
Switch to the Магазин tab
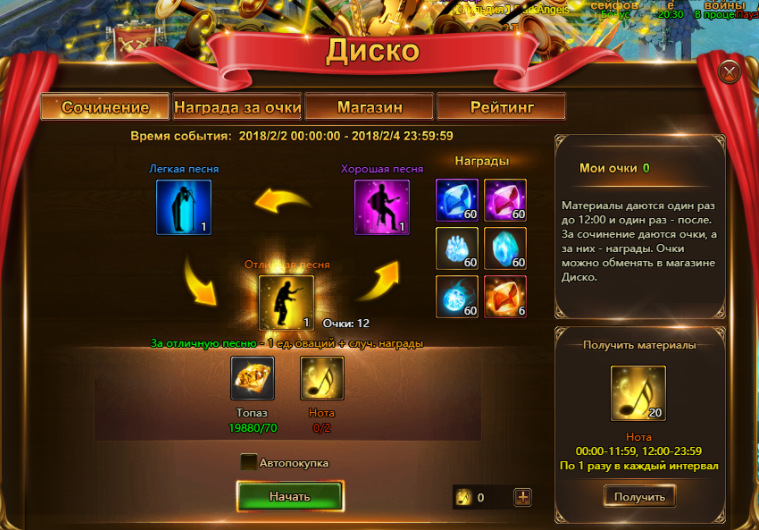(x=369, y=107)
